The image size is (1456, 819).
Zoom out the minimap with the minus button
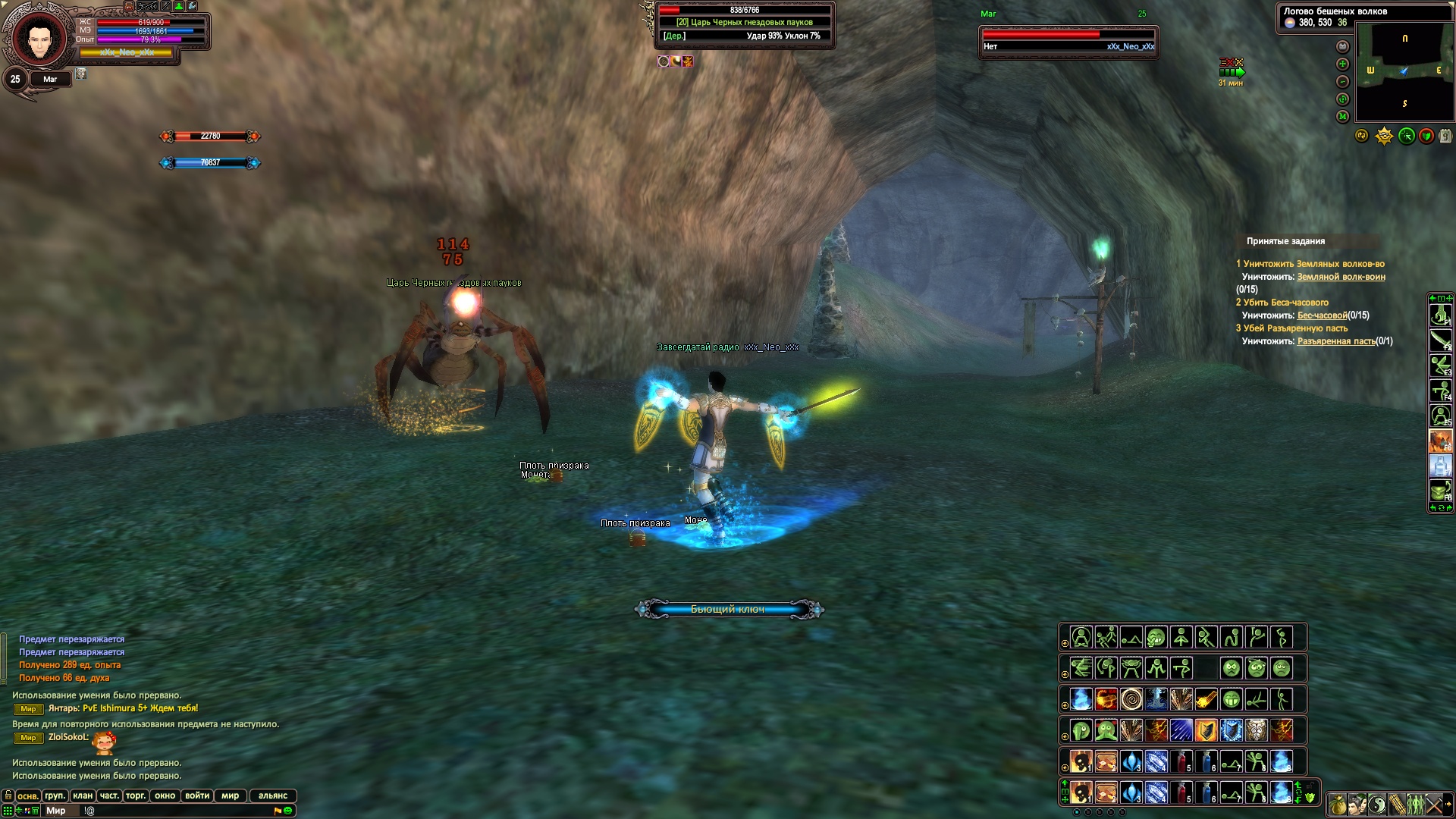coord(1342,82)
